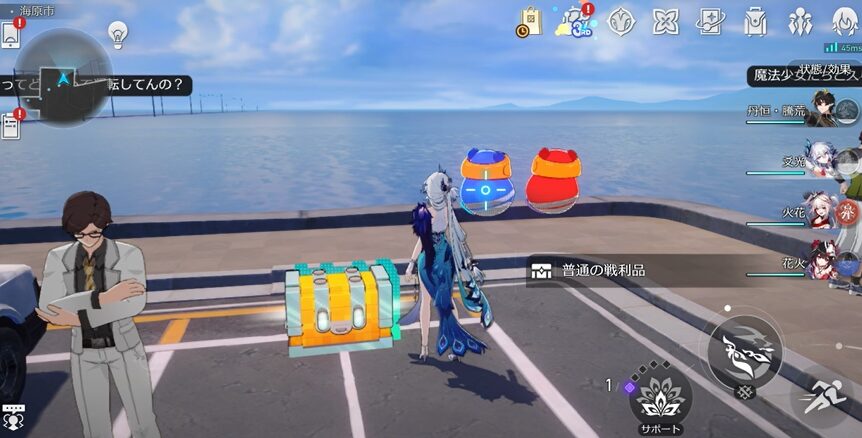Screen dimensions: 862x438
Task: Activate the サポート lotus technique
Action: point(659,394)
